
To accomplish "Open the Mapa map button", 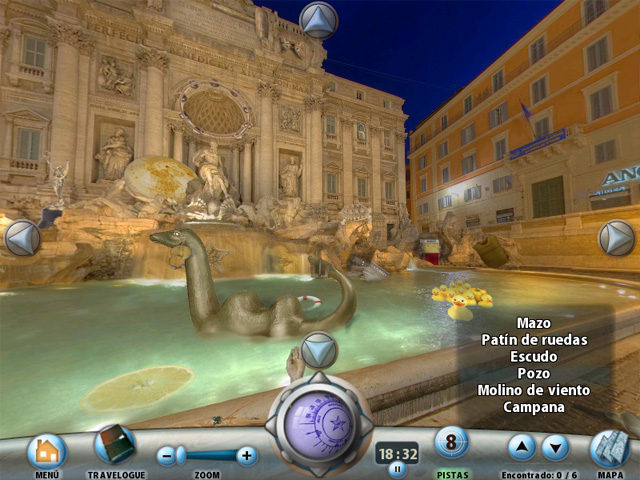I will [609, 449].
